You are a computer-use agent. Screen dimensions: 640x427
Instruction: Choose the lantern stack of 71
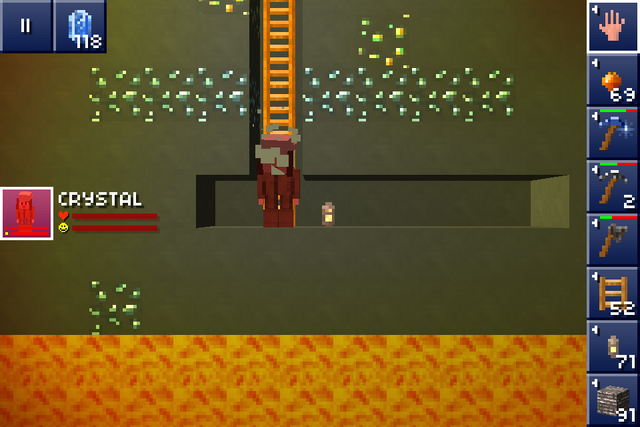pos(612,346)
